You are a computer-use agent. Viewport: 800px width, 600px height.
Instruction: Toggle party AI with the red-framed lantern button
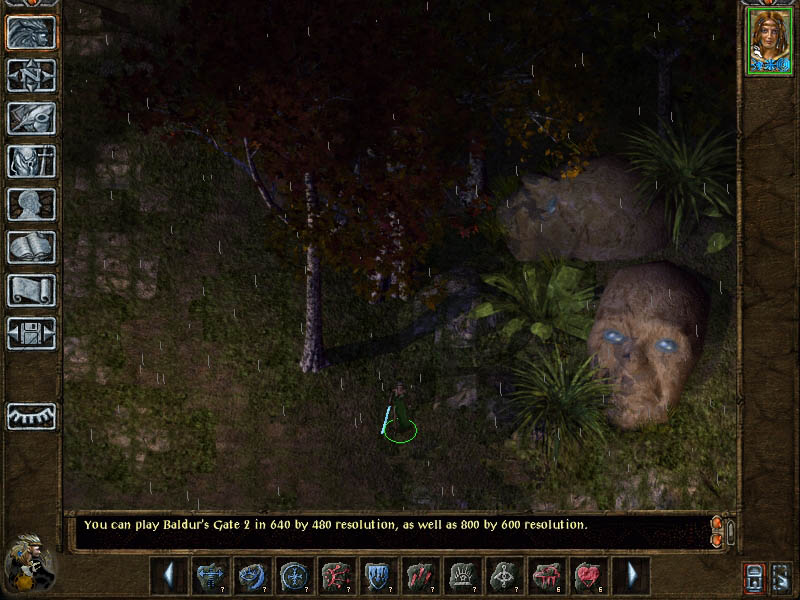[x=753, y=577]
